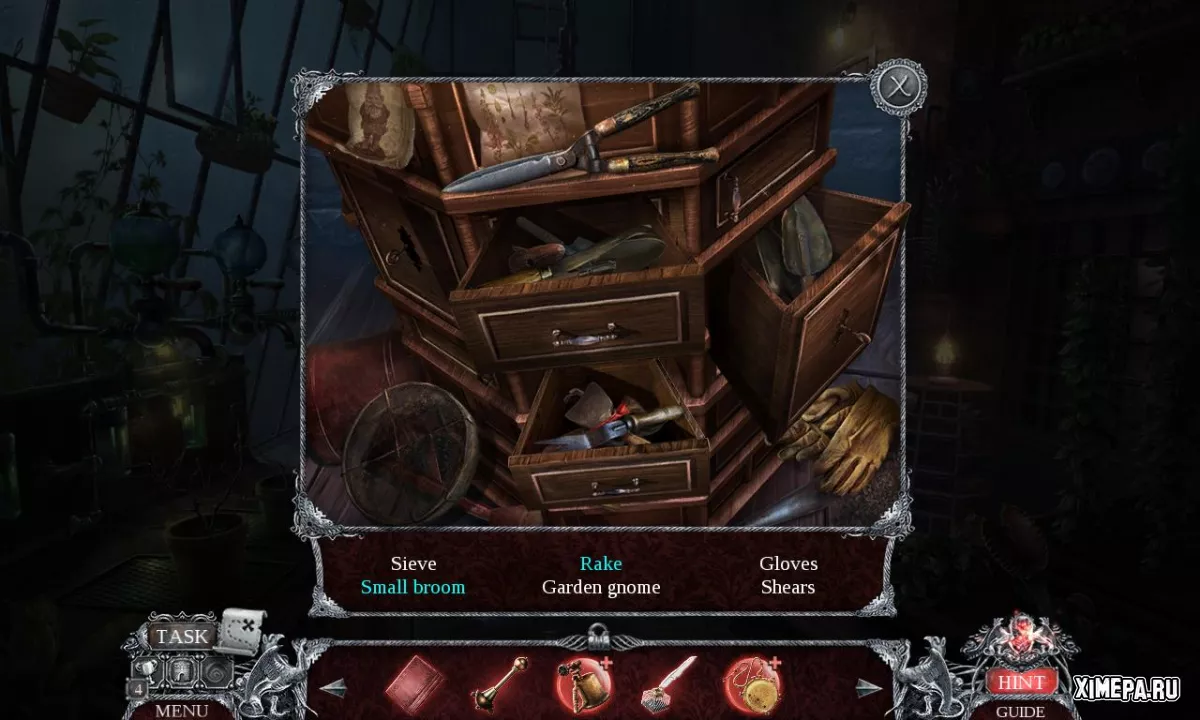1200x720 pixels.
Task: Show previous inventory items with left arrow
Action: pyautogui.click(x=333, y=687)
